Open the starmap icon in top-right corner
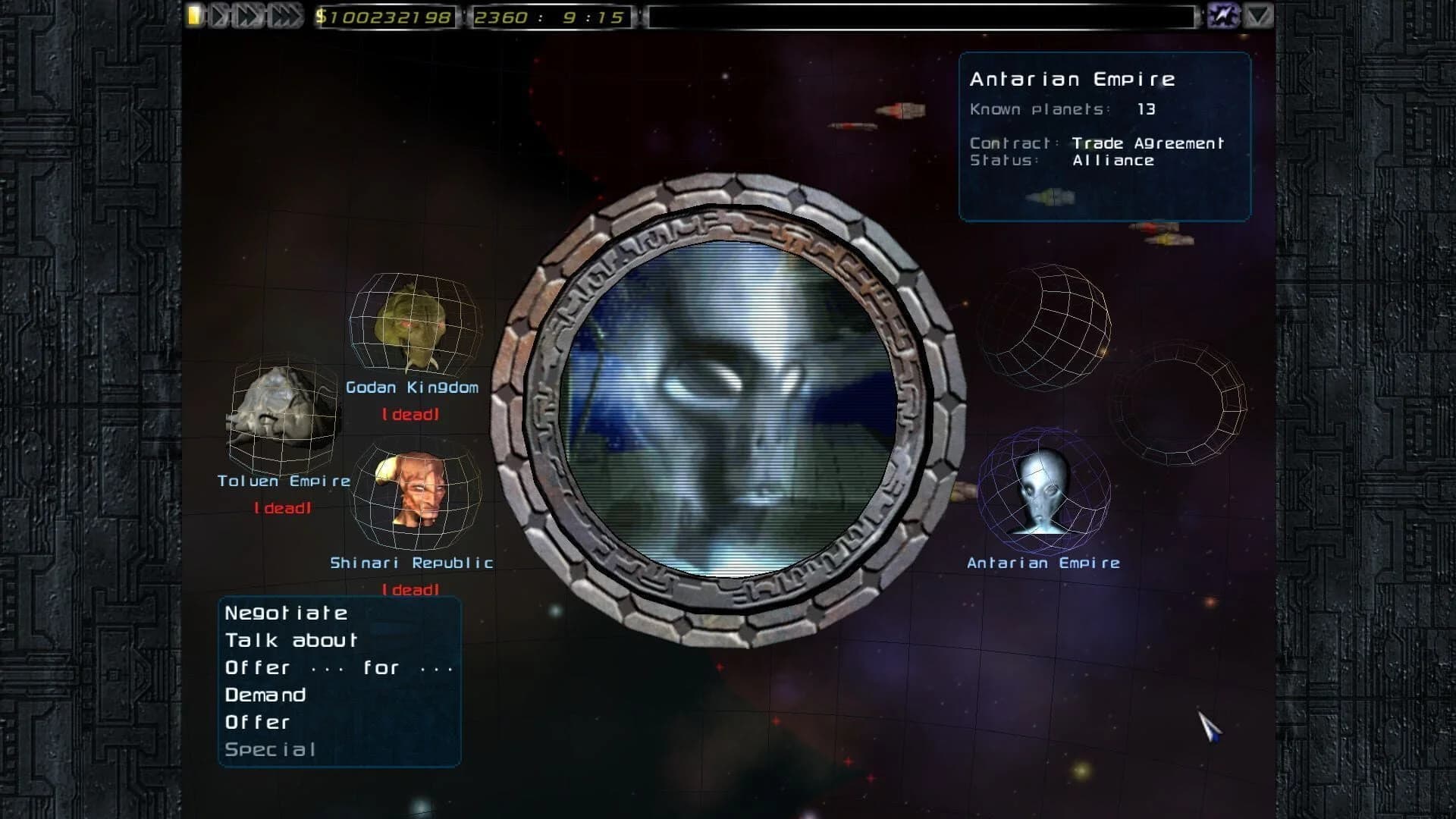 [1223, 15]
